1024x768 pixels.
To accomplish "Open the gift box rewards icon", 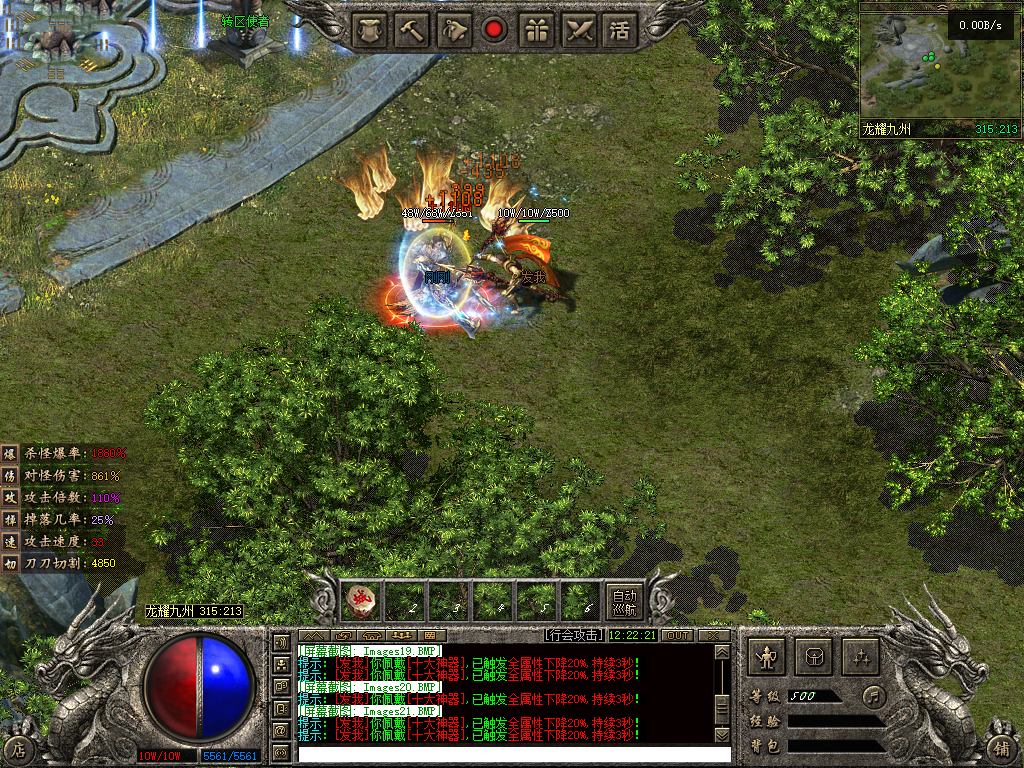I will 537,29.
